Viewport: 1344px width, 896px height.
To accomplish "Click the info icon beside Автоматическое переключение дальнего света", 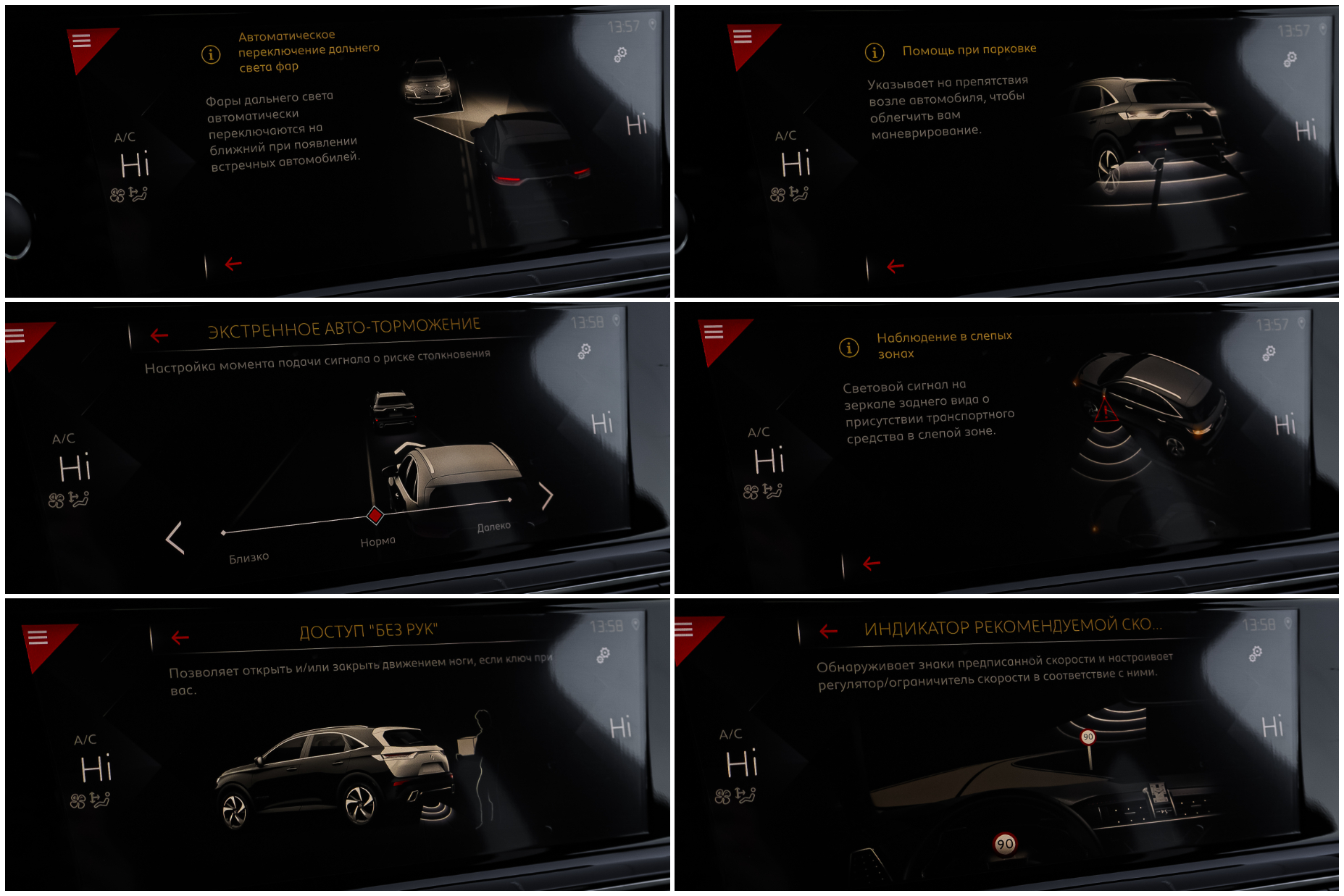I will coord(211,54).
